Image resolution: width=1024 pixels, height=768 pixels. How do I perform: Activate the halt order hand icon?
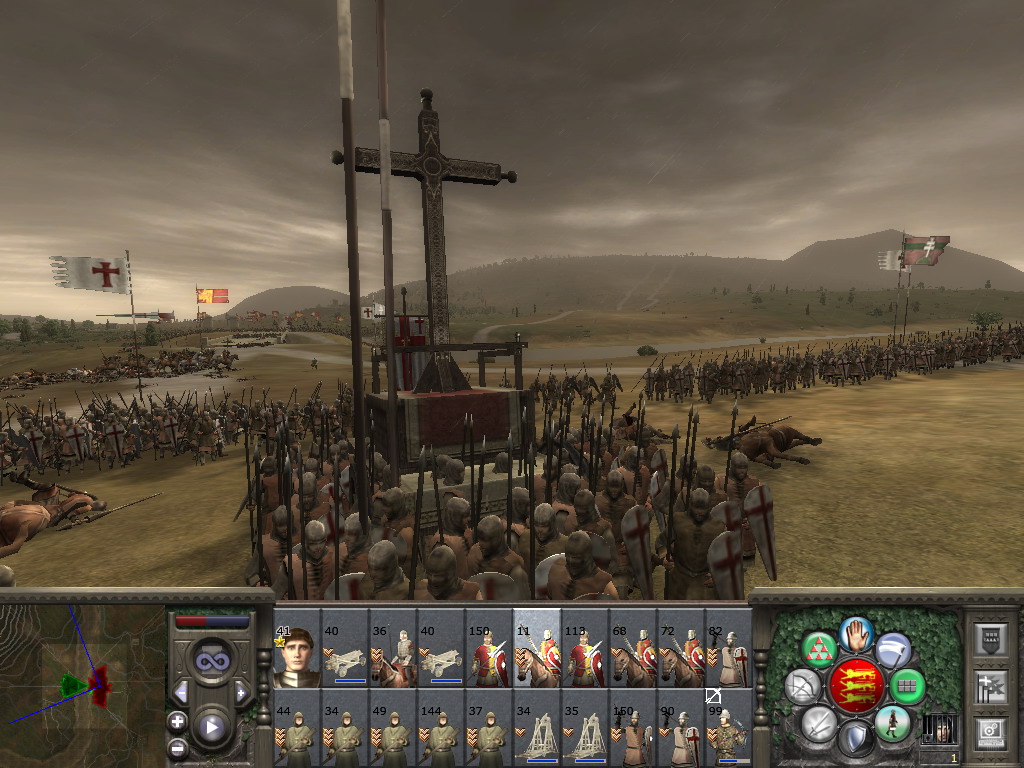[856, 633]
